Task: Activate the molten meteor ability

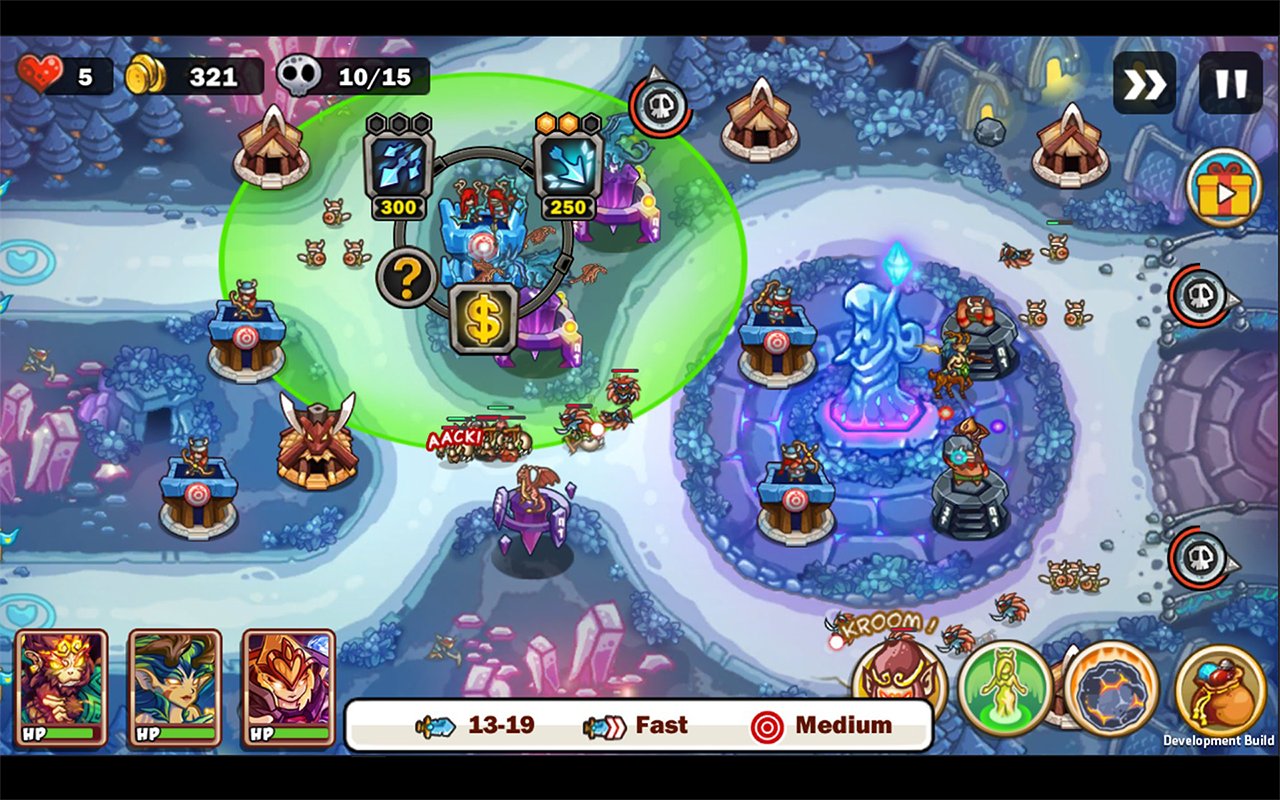Action: tap(1111, 688)
